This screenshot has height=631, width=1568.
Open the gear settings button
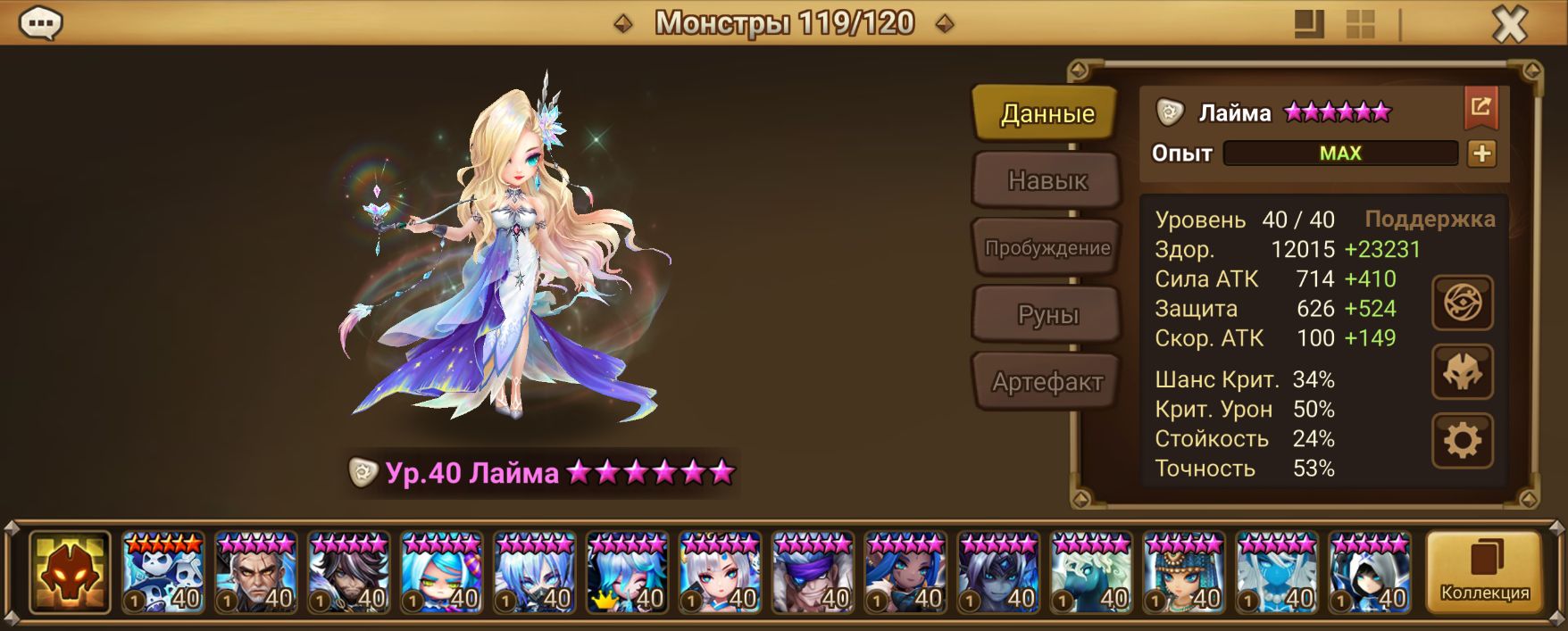click(1462, 440)
